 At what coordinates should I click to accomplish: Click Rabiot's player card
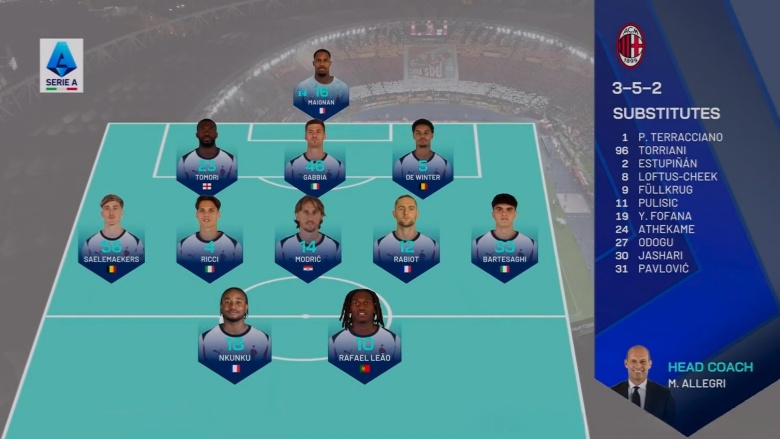tap(405, 240)
